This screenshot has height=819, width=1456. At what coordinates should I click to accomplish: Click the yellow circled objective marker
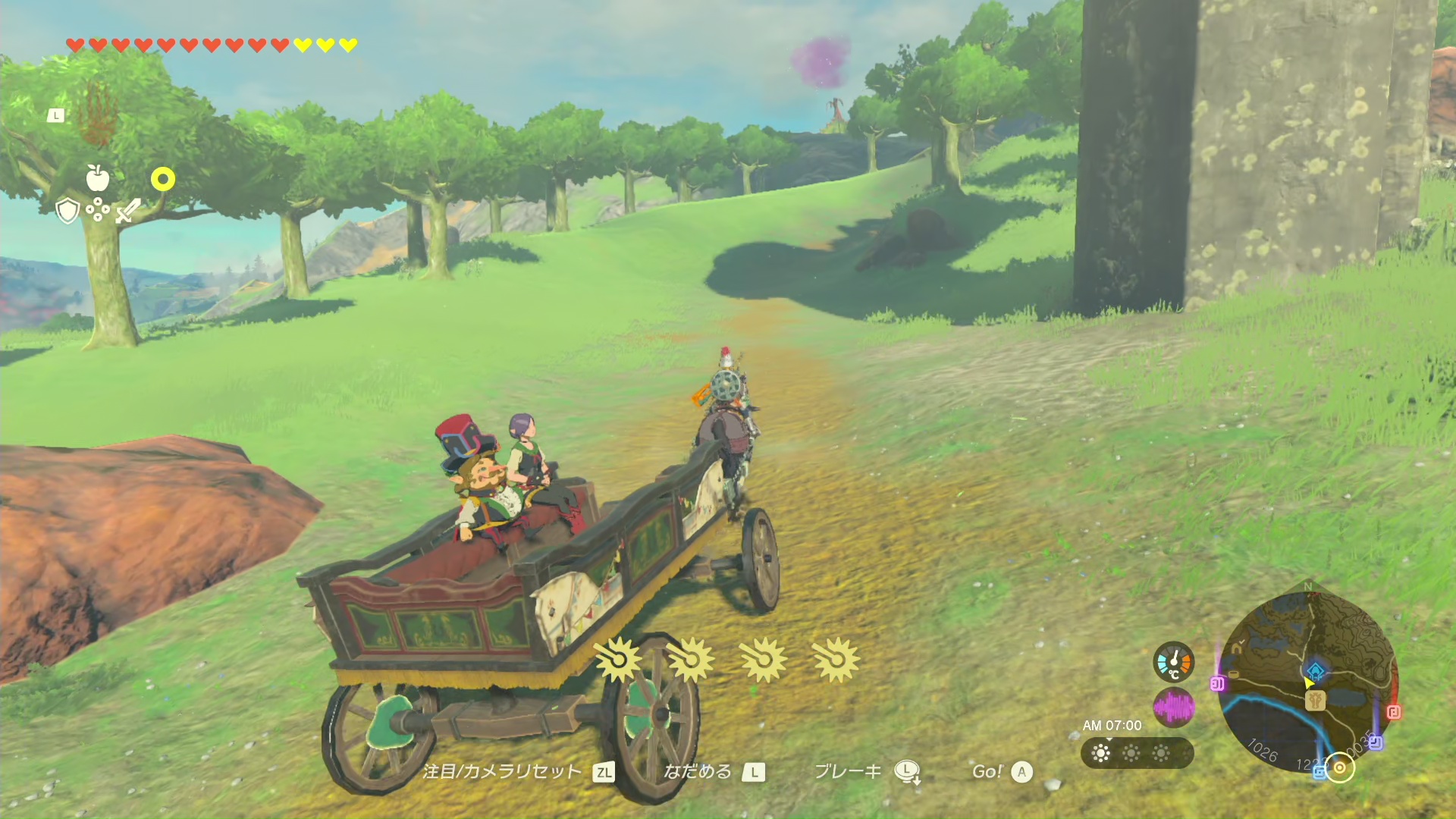1340,768
